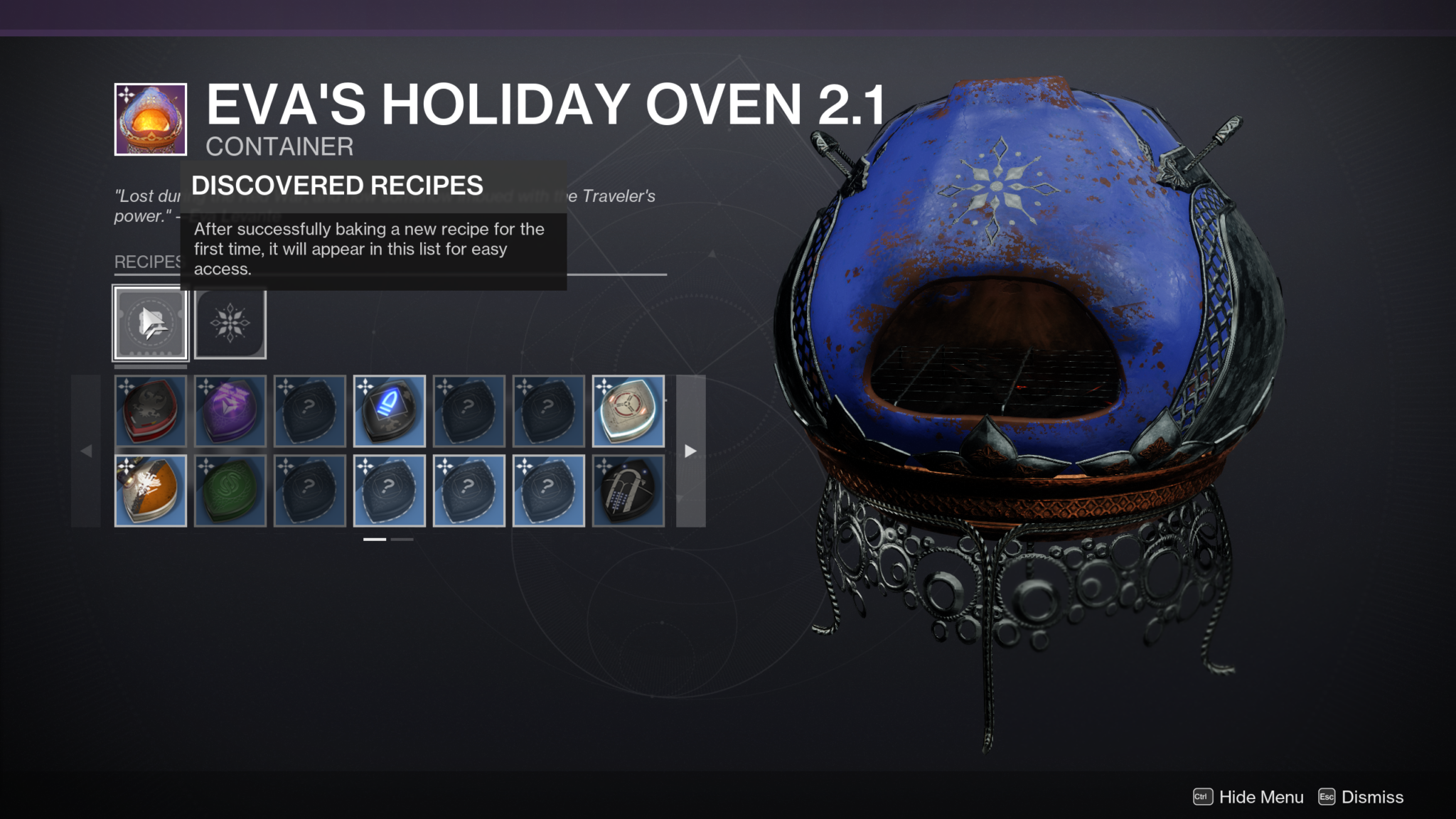Image resolution: width=1456 pixels, height=819 pixels.
Task: Go to the previous recipe page
Action: tap(86, 451)
